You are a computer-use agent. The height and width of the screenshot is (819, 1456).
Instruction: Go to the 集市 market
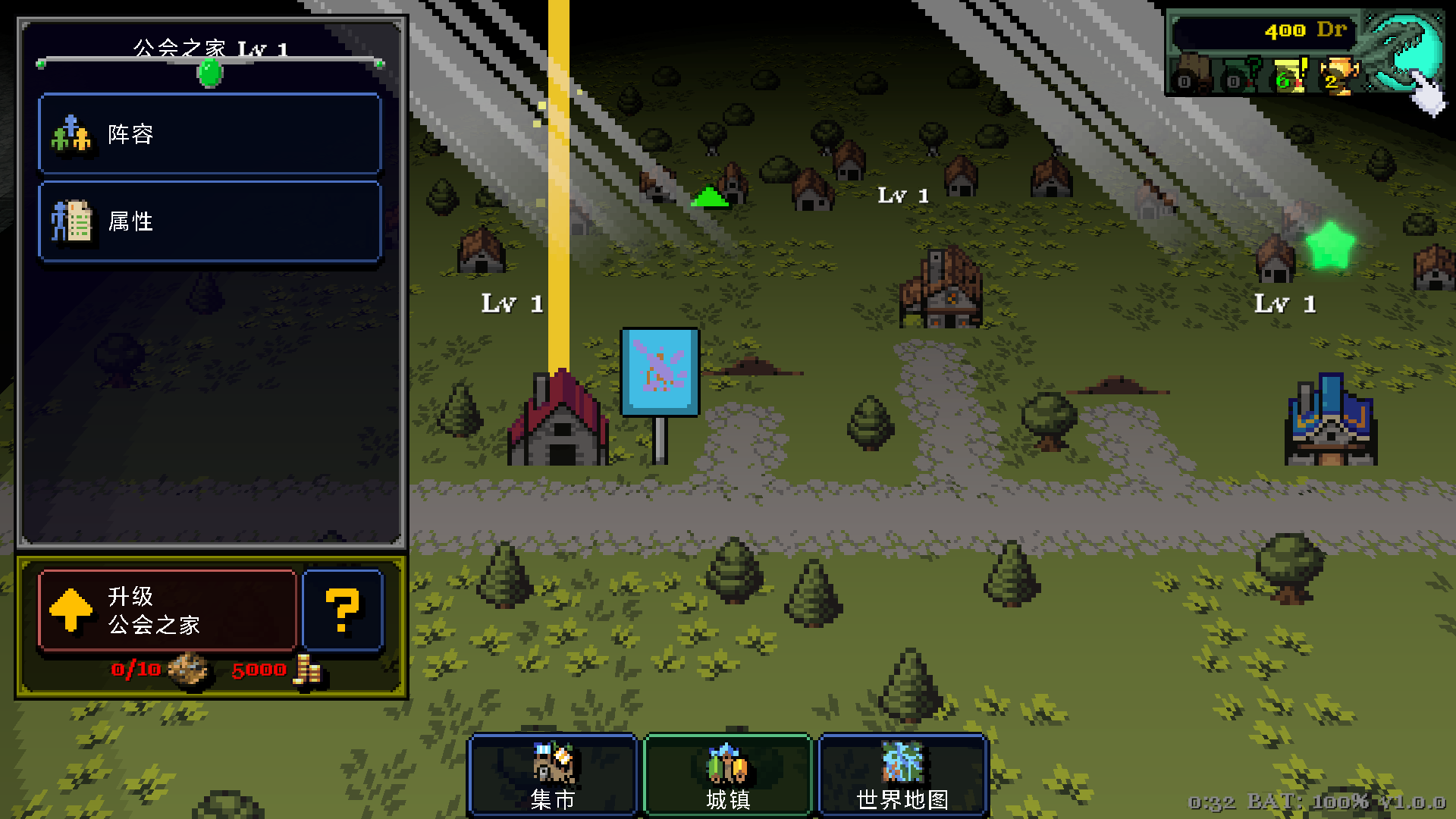pyautogui.click(x=553, y=775)
